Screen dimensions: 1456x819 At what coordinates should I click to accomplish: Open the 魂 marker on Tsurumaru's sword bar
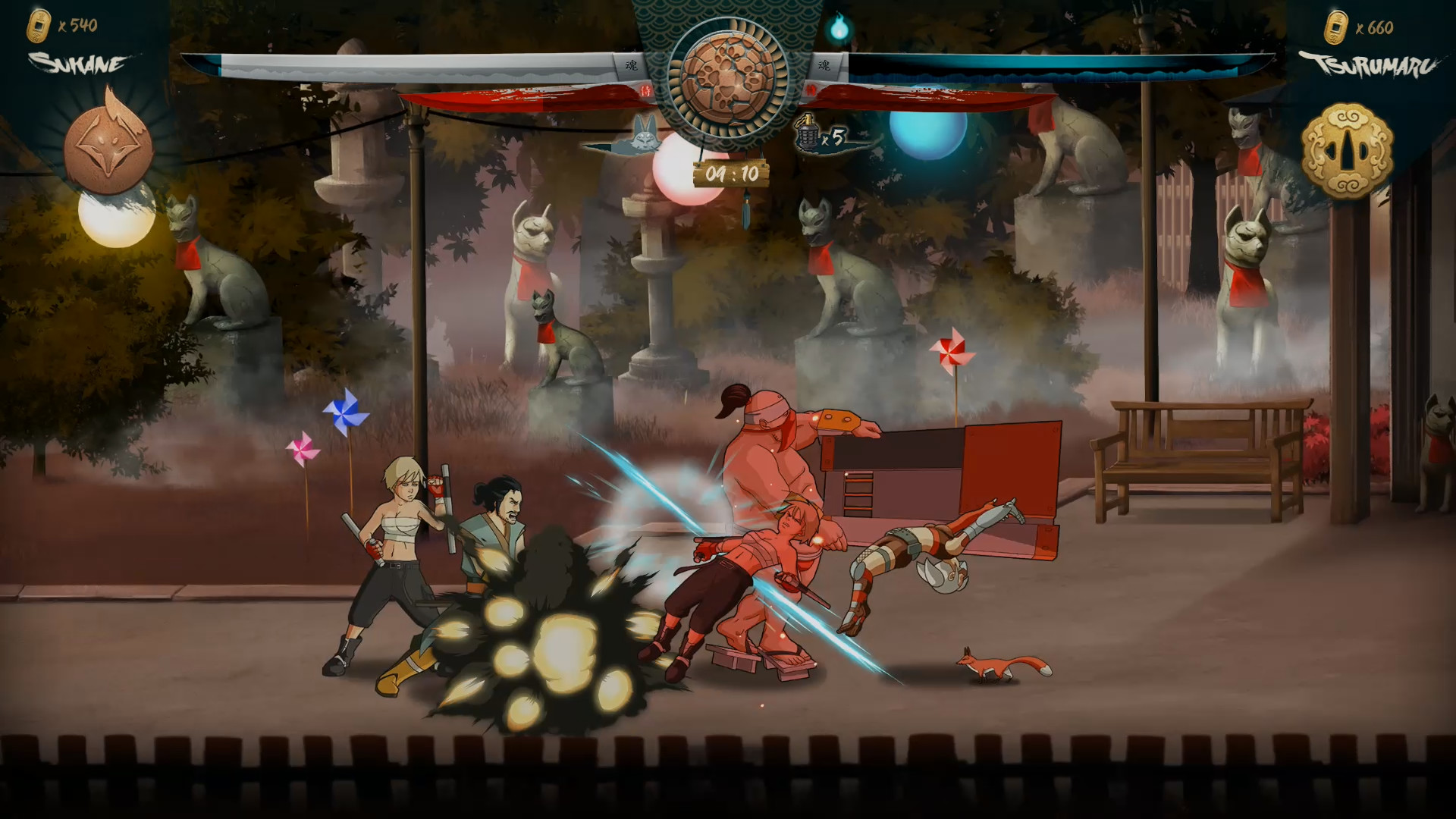(x=823, y=65)
